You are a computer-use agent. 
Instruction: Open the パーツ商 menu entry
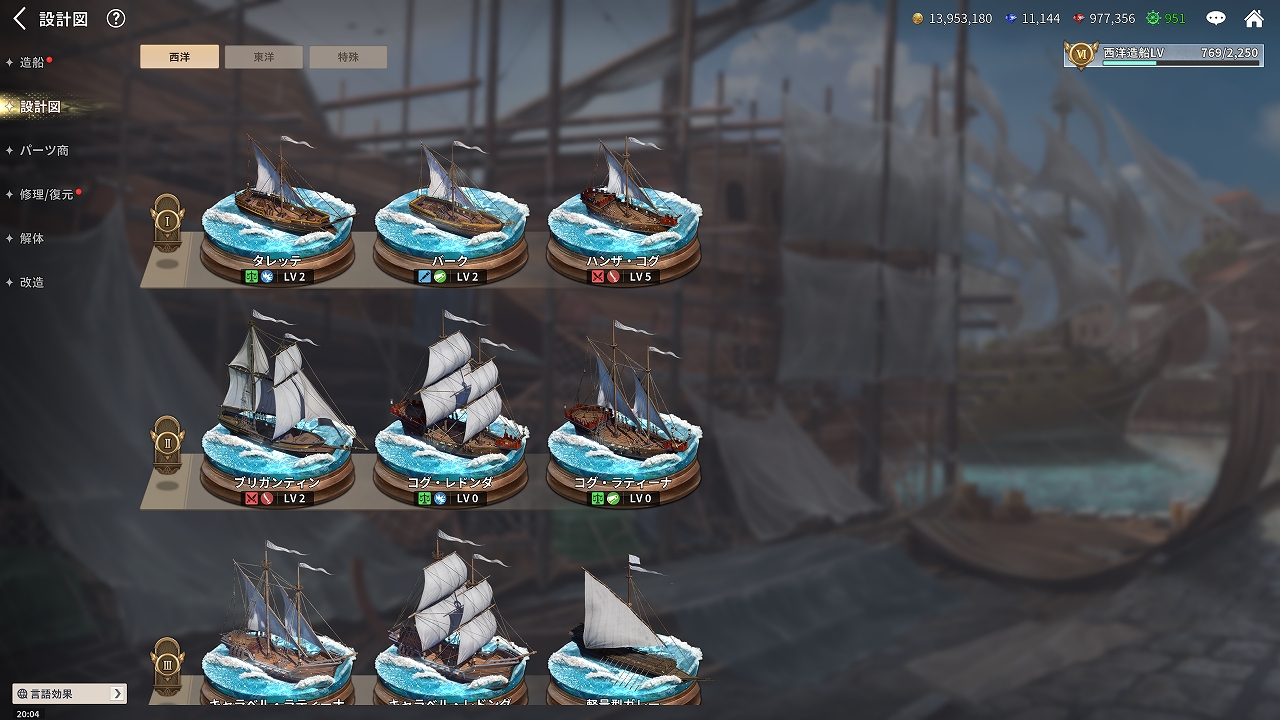pos(44,150)
